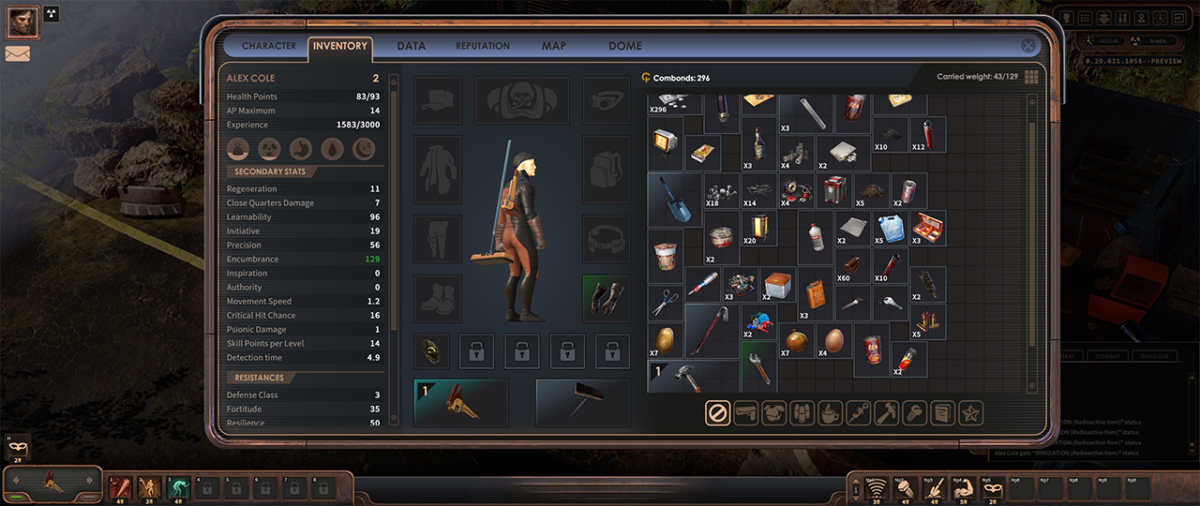Select the broom weapon slot
The width and height of the screenshot is (1200, 506).
click(582, 402)
